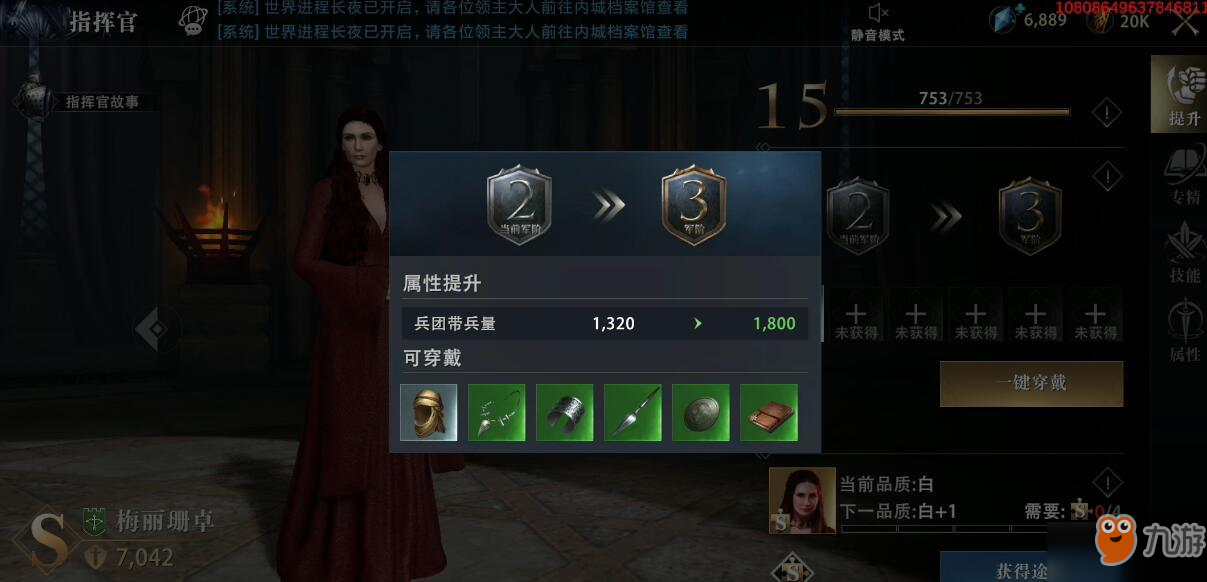The width and height of the screenshot is (1207, 582).
Task: Open the chat bubble icon beside system messages
Action: click(x=193, y=19)
